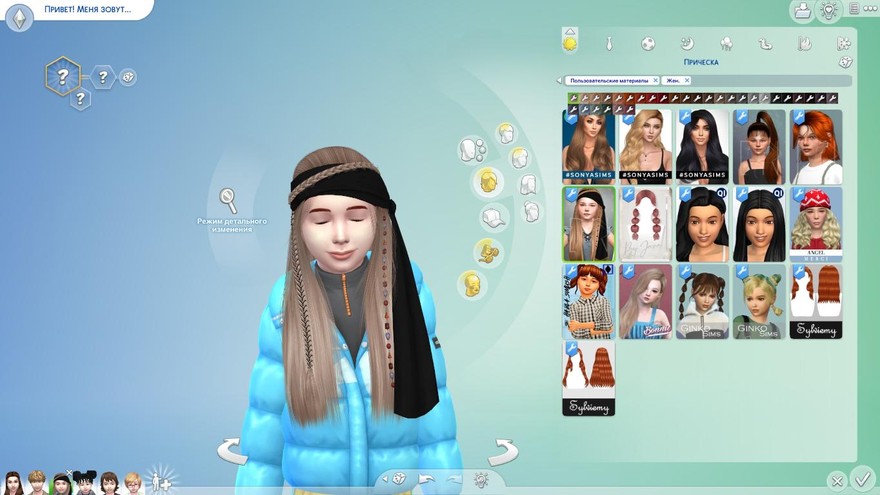Open the hats category cap icon
Screen dimensions: 880x495
tap(494, 217)
